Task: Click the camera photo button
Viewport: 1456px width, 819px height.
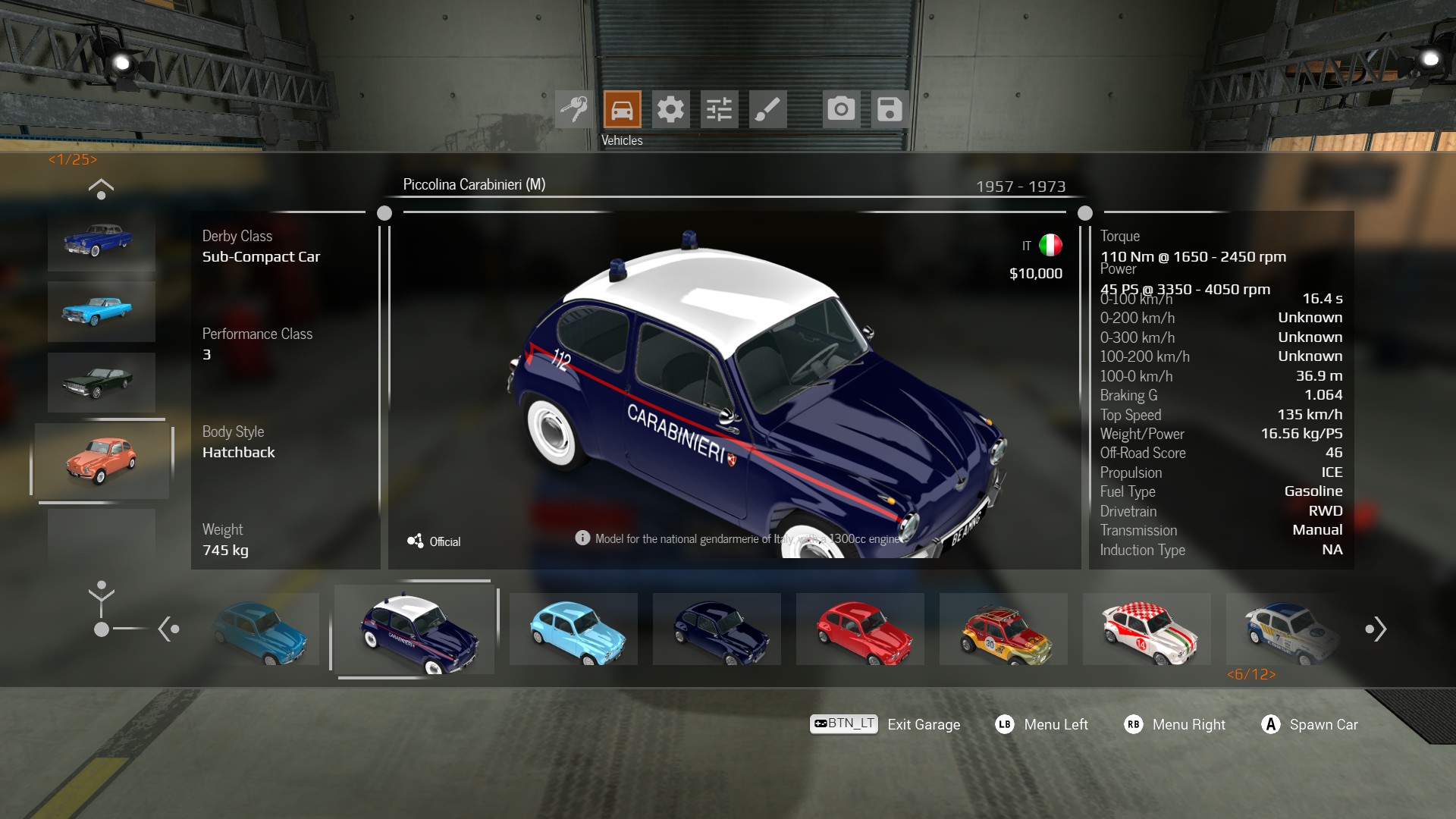Action: (841, 109)
